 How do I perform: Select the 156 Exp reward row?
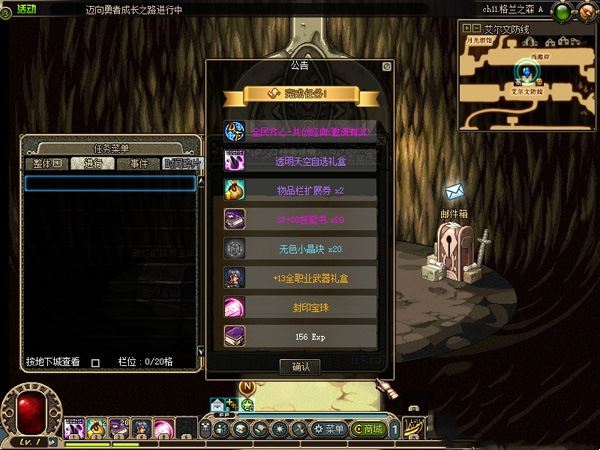[x=300, y=337]
